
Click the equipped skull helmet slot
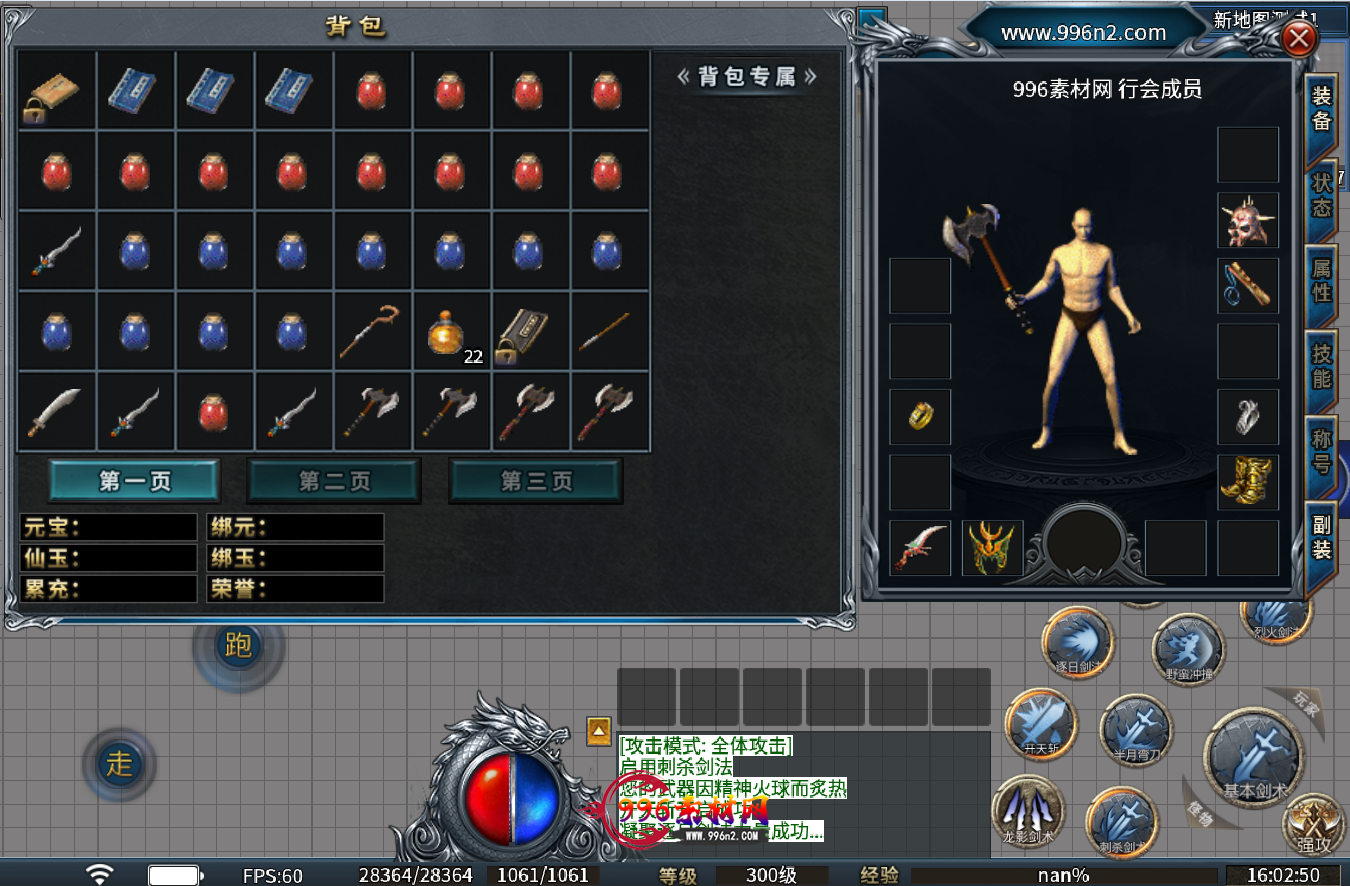(1248, 220)
